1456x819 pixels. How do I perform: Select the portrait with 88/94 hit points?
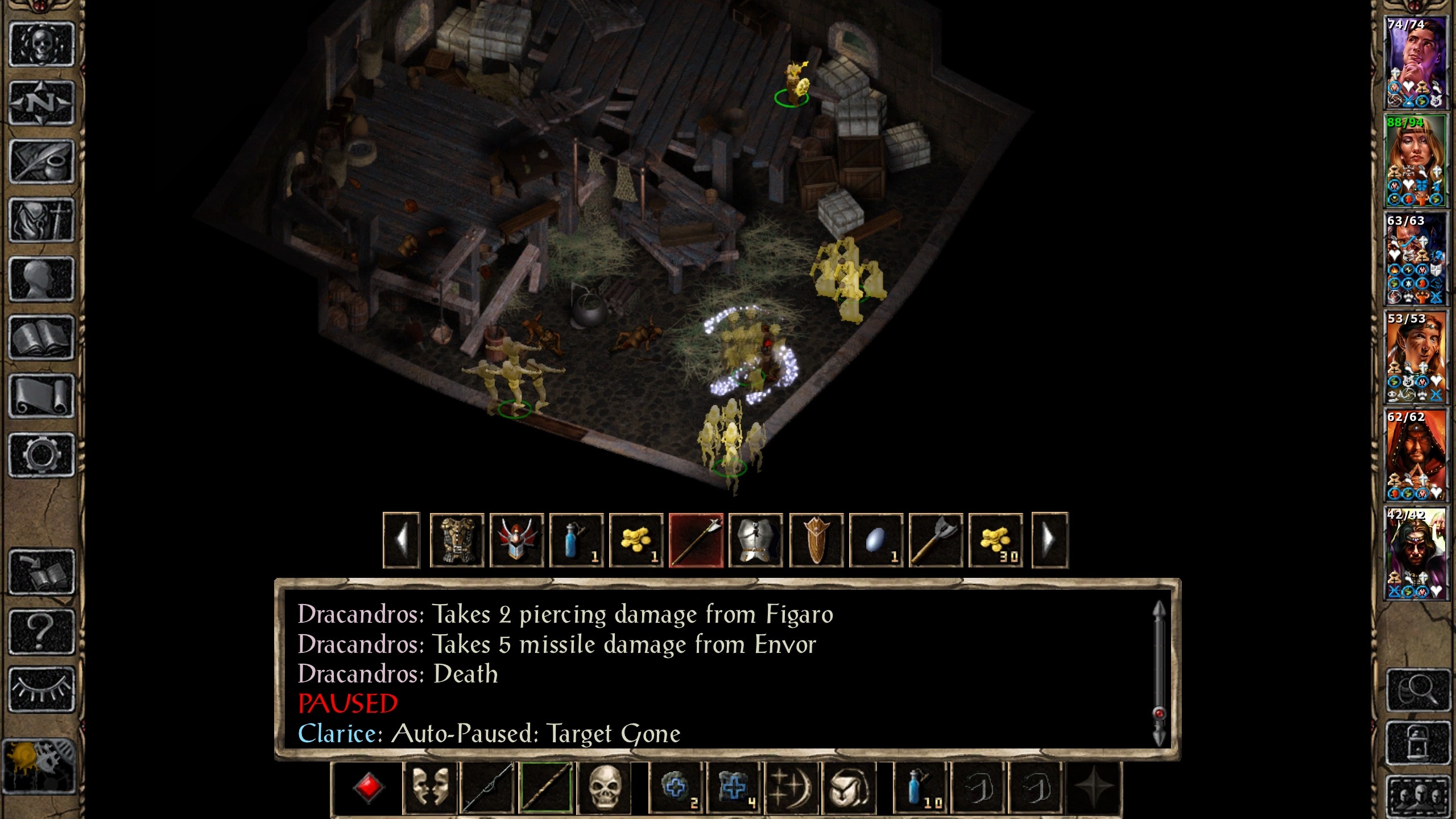(1415, 160)
